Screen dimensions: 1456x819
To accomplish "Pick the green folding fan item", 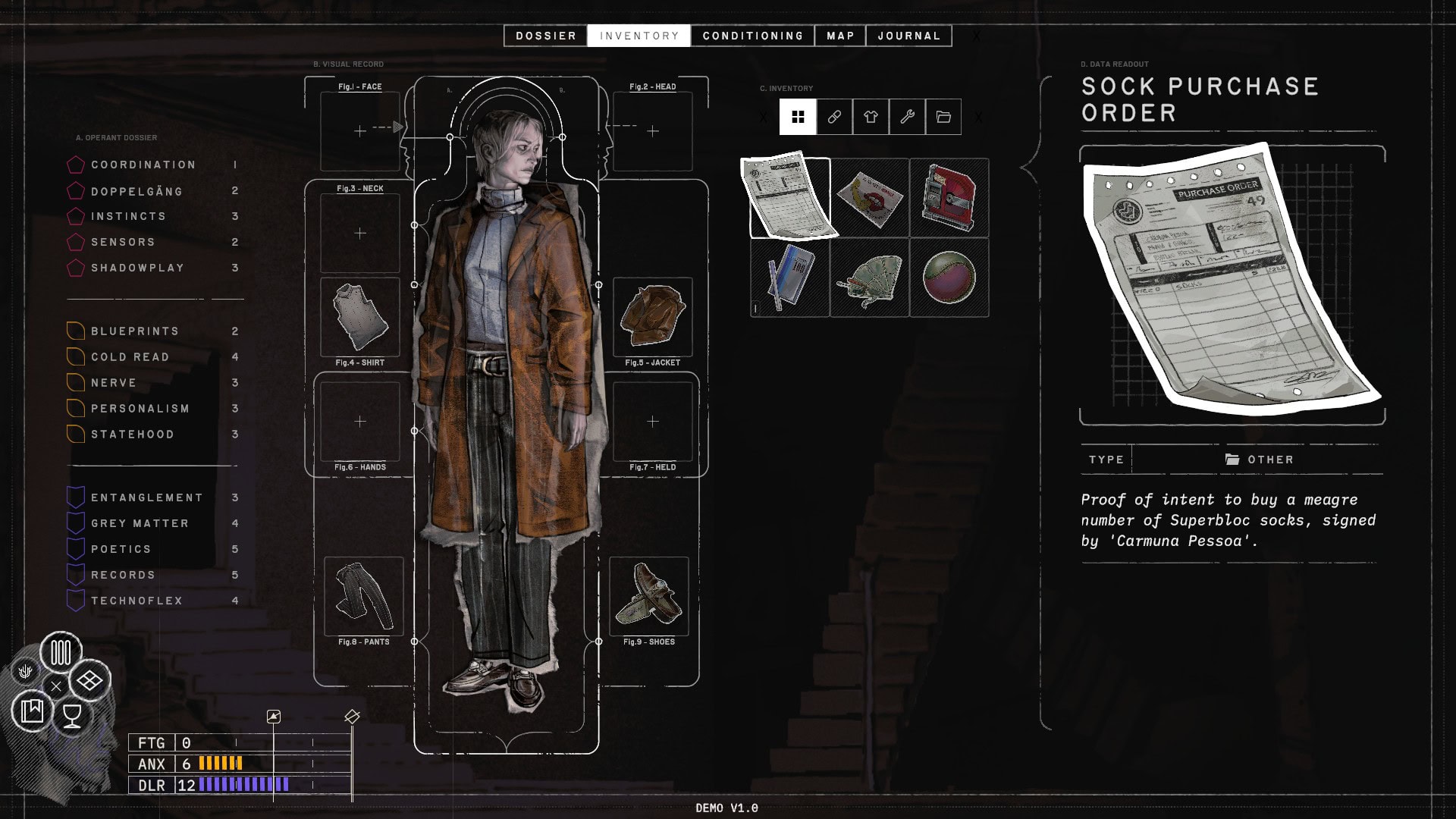I will pyautogui.click(x=869, y=278).
